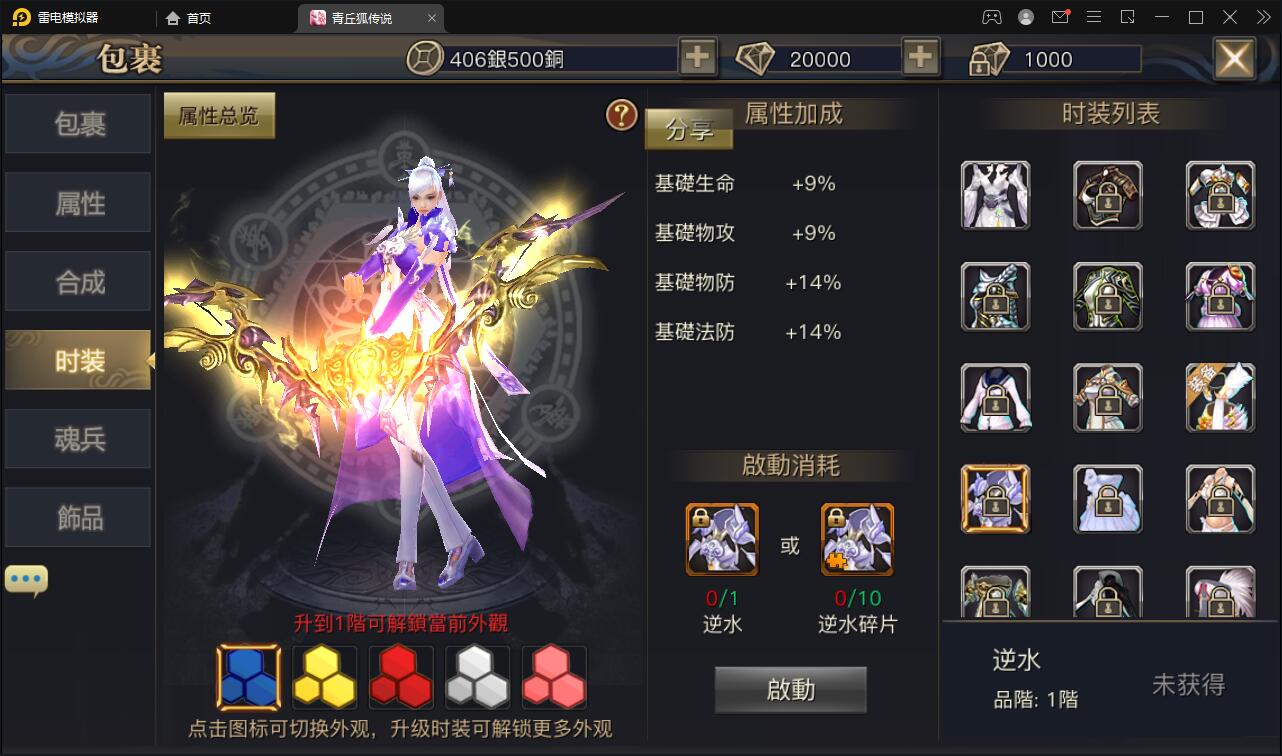Open the 属性总览 attribute overview panel
The width and height of the screenshot is (1282, 756).
[218, 115]
